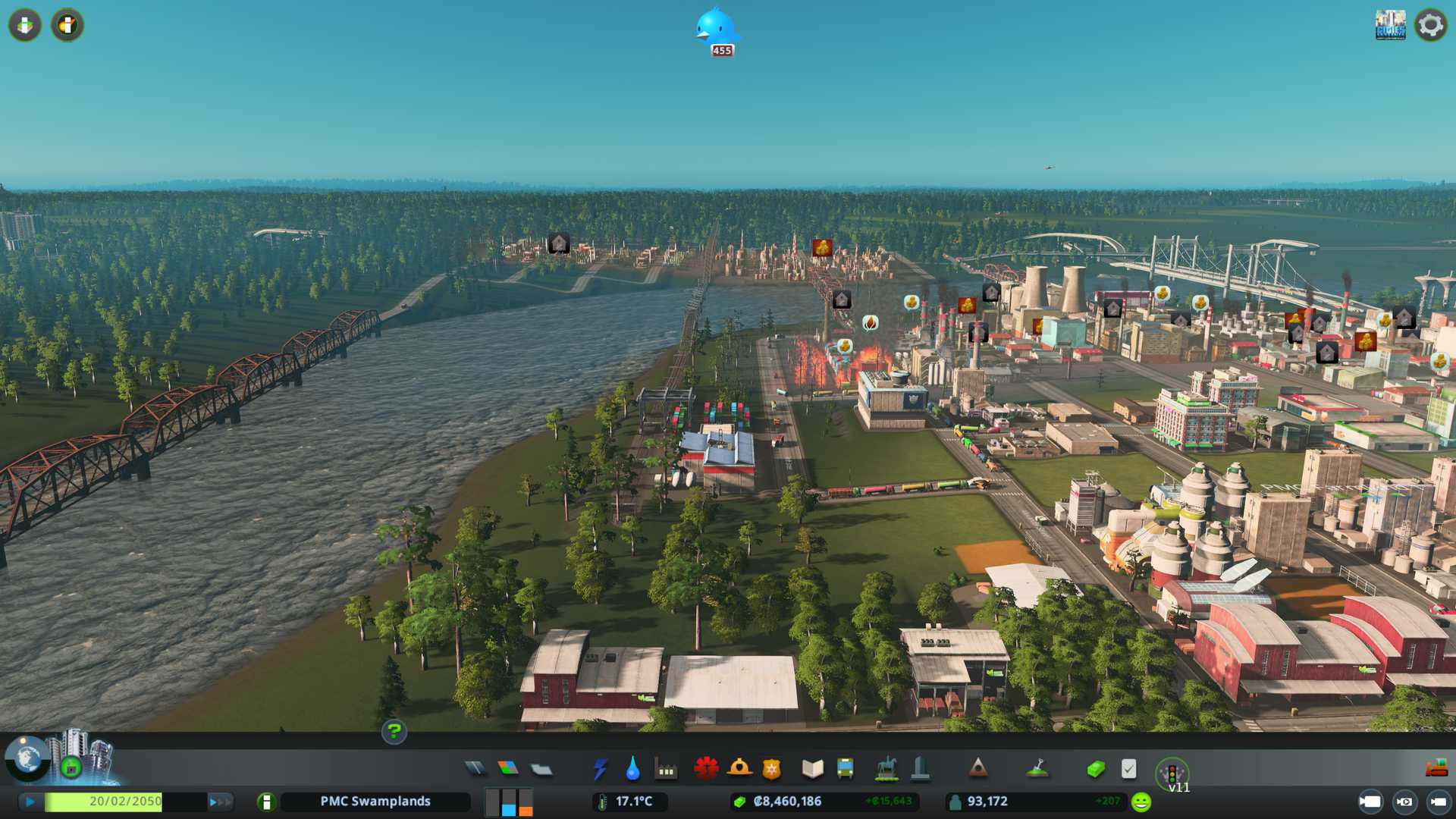Open the Districts painting tool
This screenshot has height=819, width=1456.
click(541, 769)
